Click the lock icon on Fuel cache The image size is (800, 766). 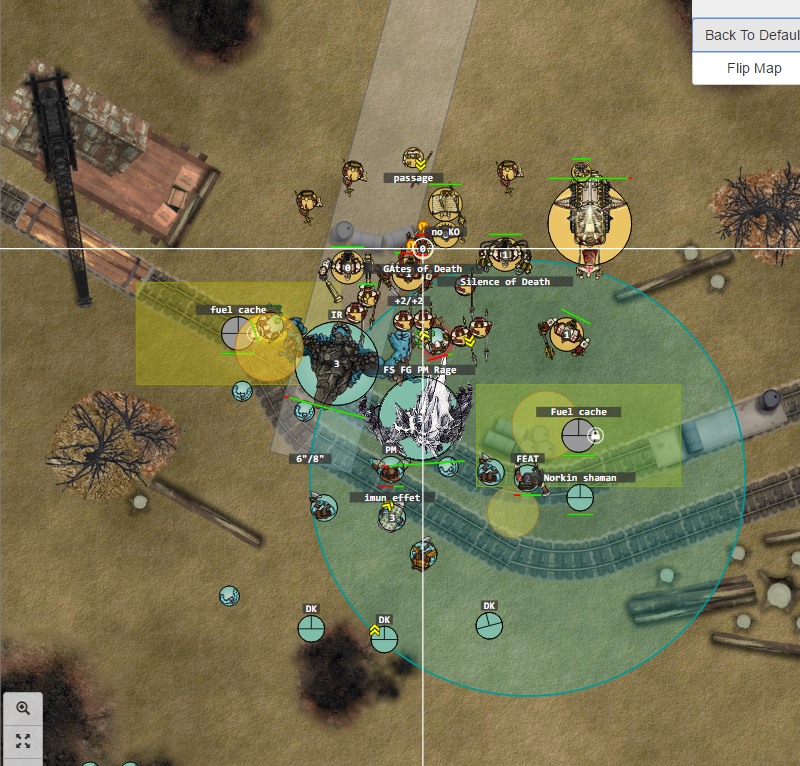tap(595, 436)
